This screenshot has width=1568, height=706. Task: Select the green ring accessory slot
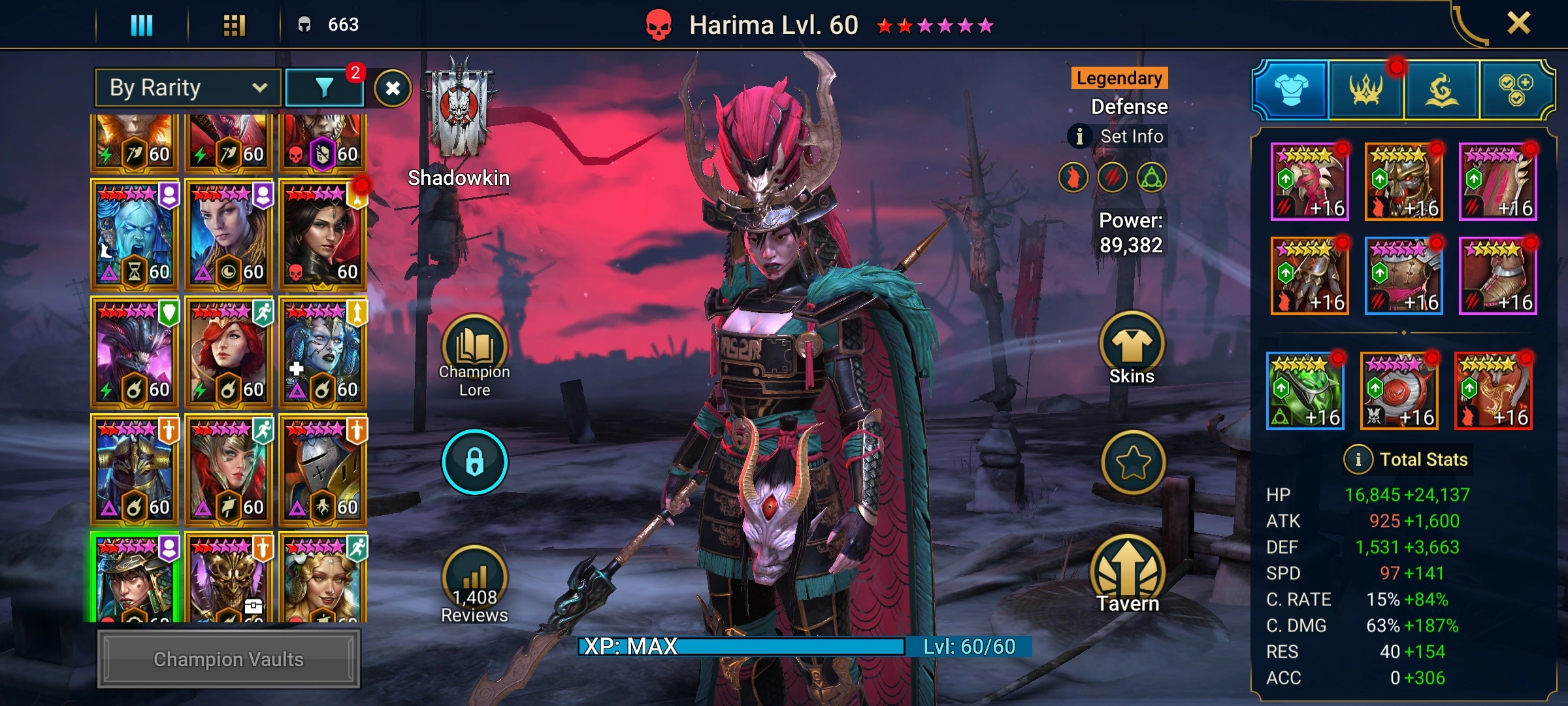click(x=1305, y=391)
